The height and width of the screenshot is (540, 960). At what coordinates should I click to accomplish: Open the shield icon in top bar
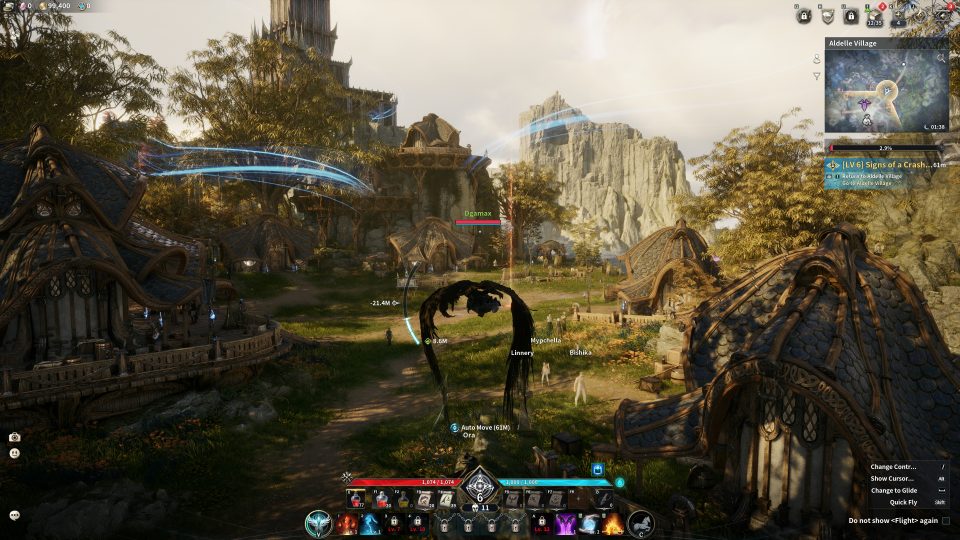click(827, 15)
